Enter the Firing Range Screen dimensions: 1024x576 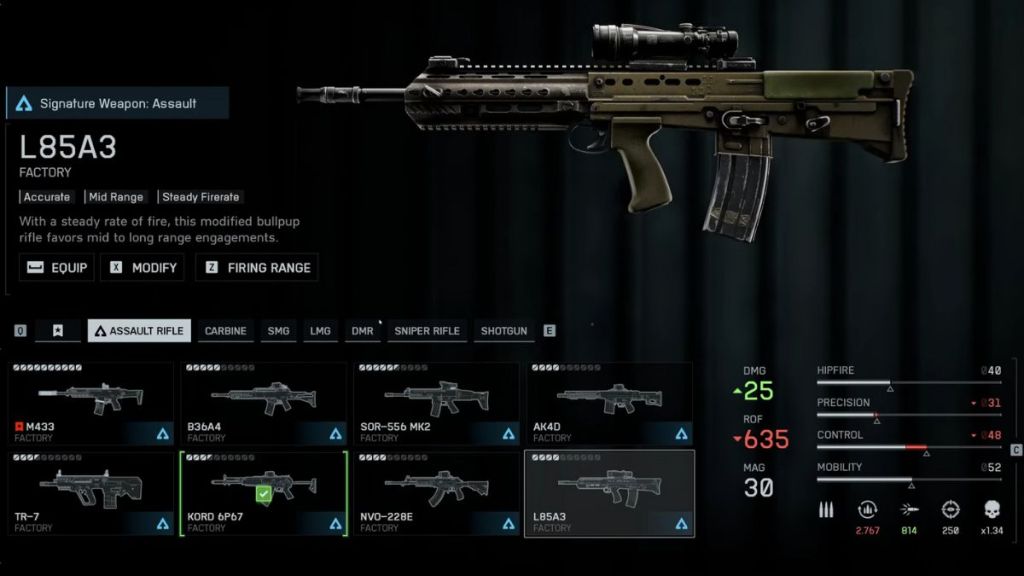pyautogui.click(x=257, y=268)
